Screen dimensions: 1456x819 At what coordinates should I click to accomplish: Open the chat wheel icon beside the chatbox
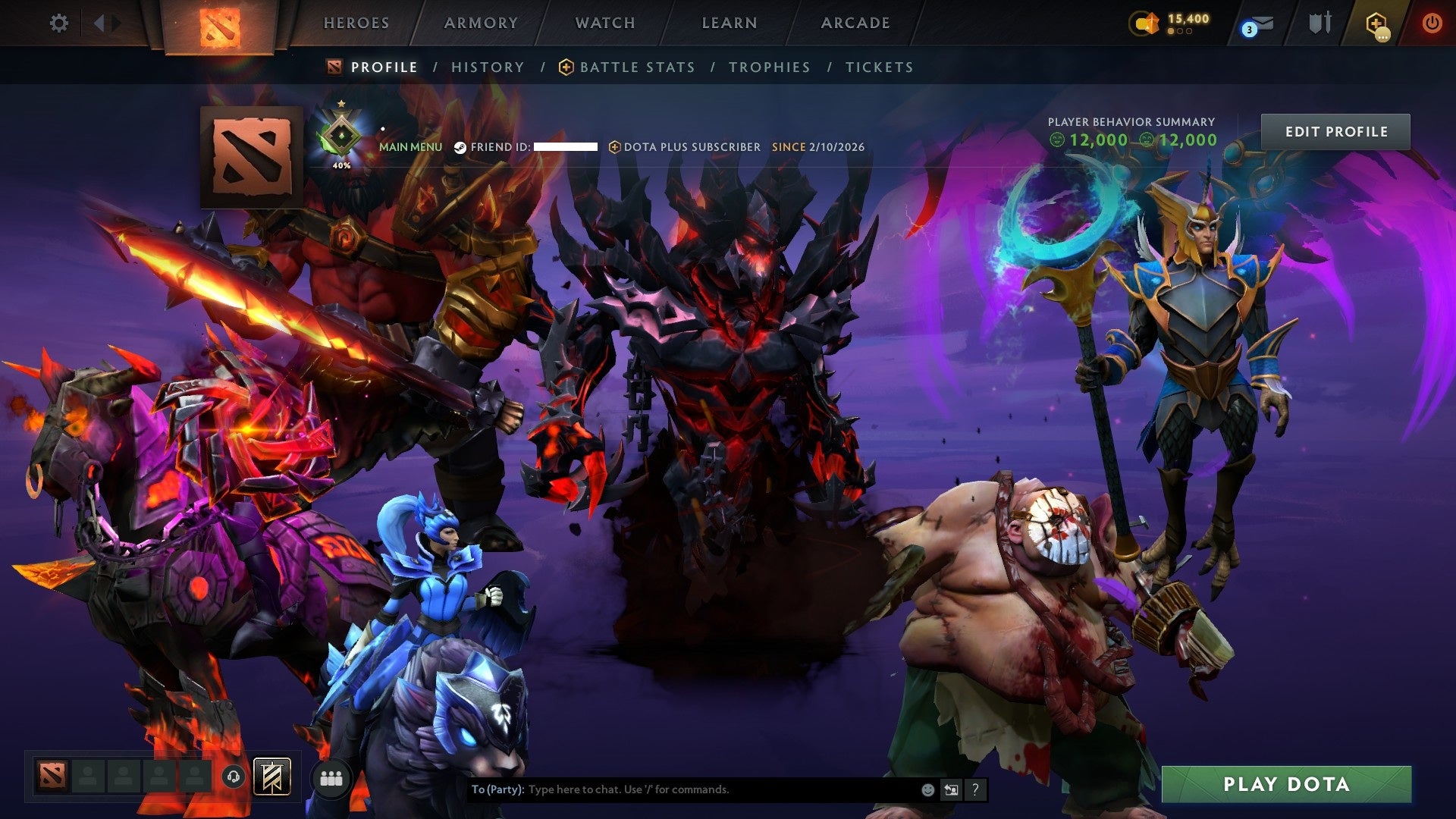(951, 789)
